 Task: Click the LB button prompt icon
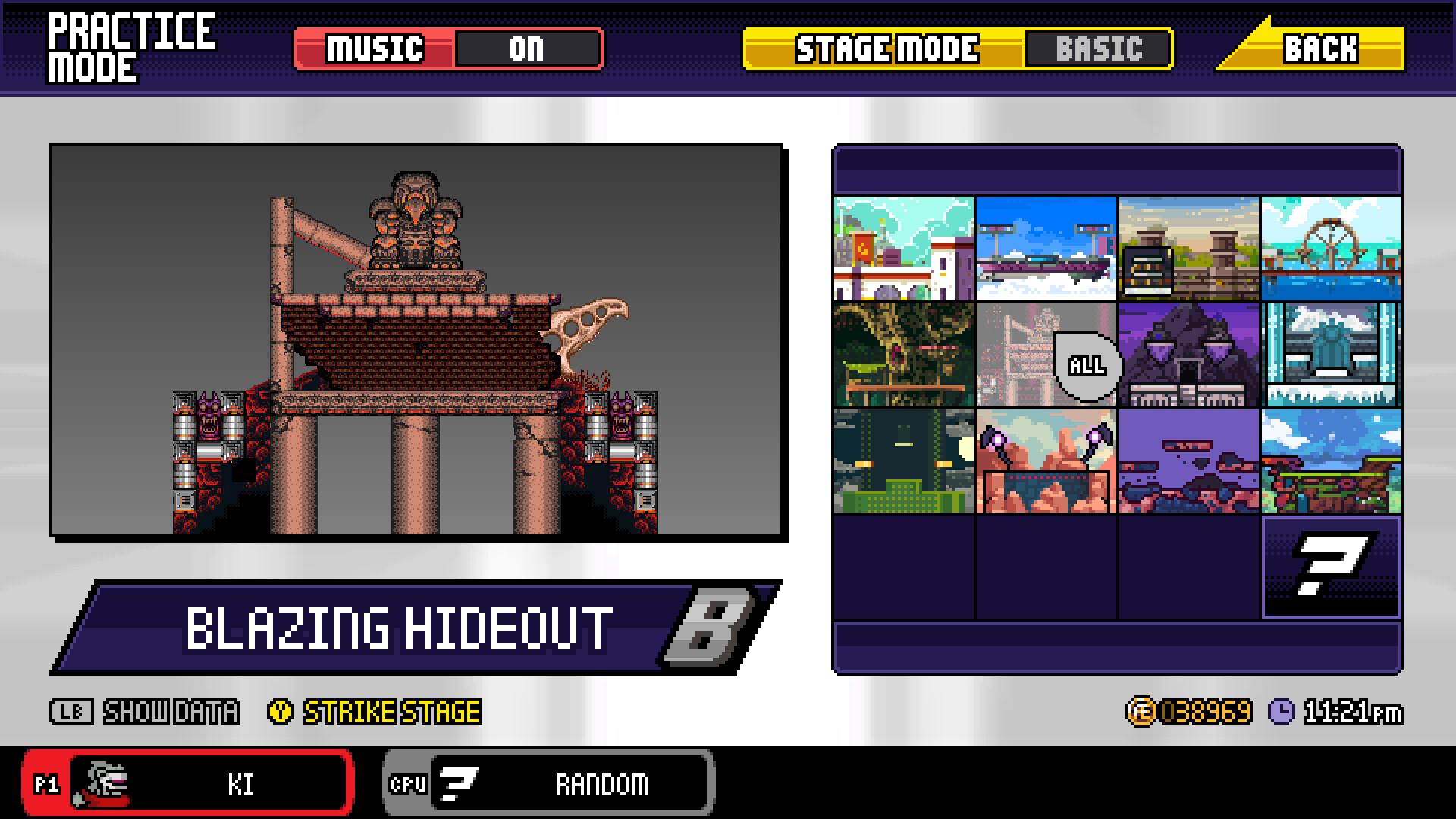click(x=71, y=711)
